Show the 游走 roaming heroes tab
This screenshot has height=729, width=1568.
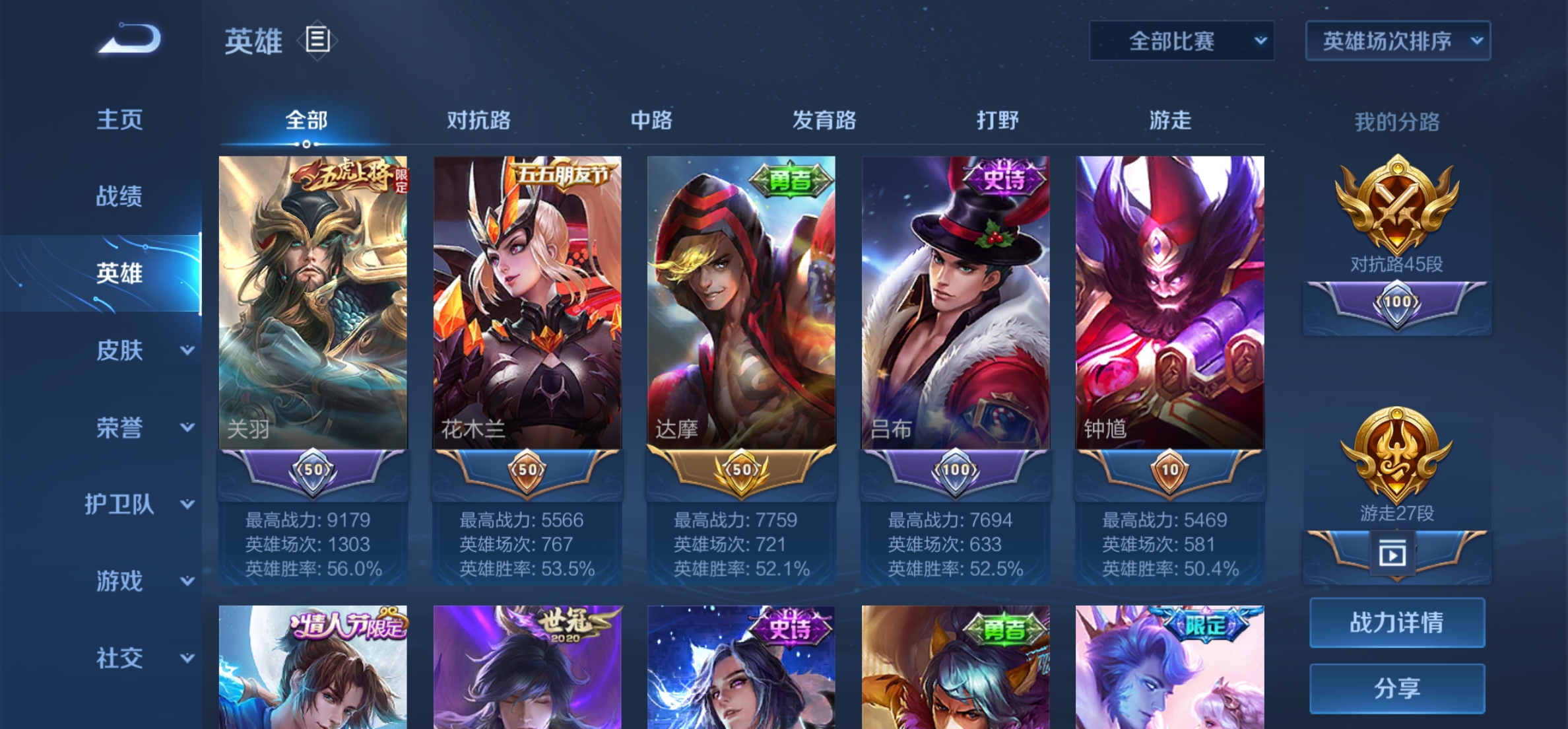[1170, 120]
